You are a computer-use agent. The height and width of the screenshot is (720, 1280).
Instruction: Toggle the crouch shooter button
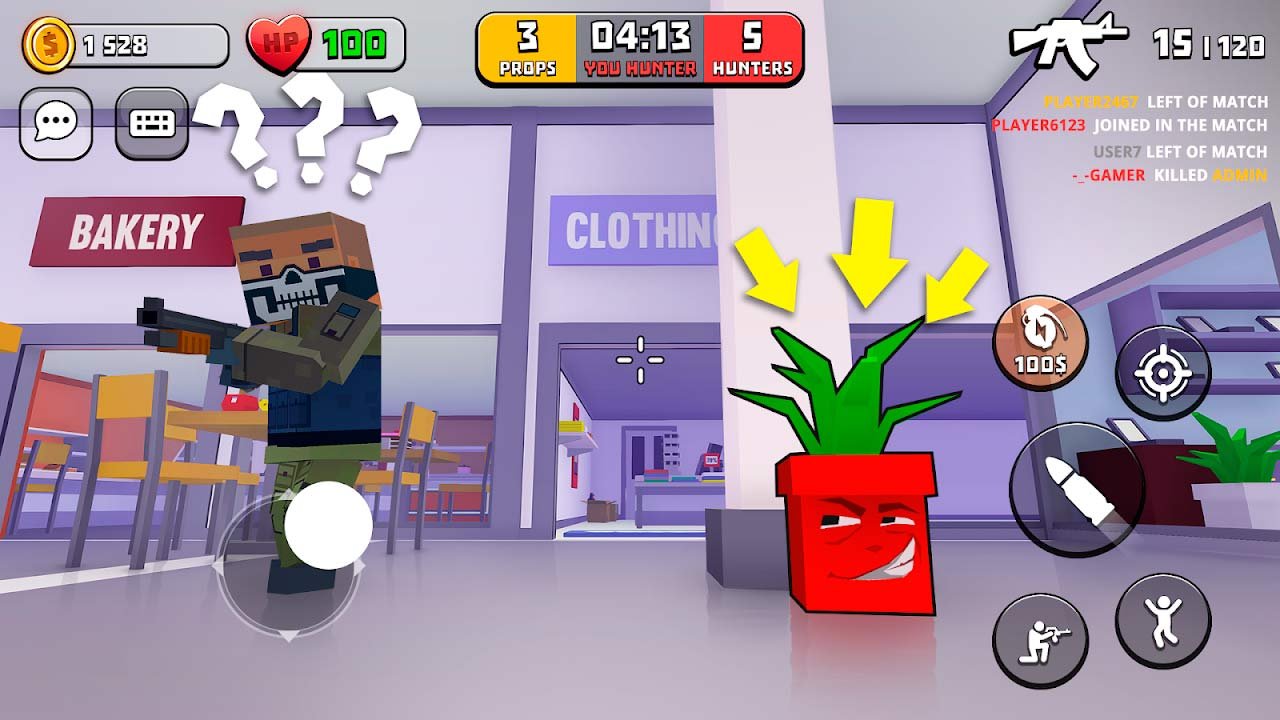(1040, 641)
